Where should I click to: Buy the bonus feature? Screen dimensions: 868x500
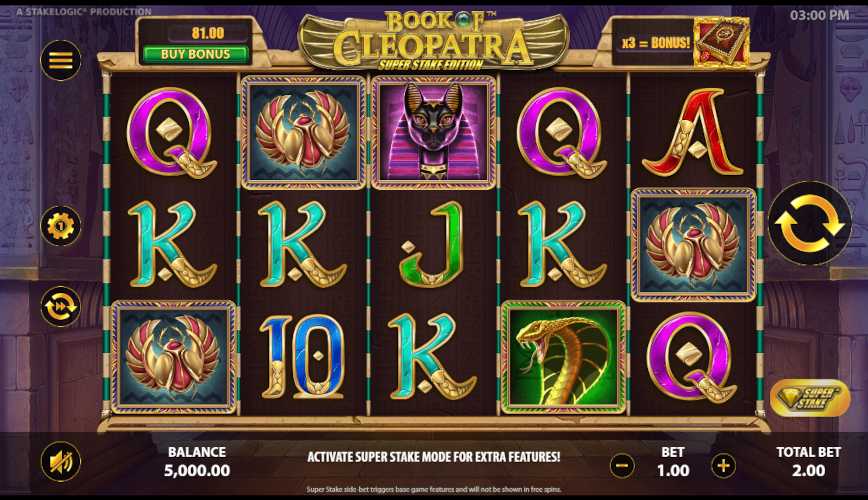pyautogui.click(x=194, y=54)
